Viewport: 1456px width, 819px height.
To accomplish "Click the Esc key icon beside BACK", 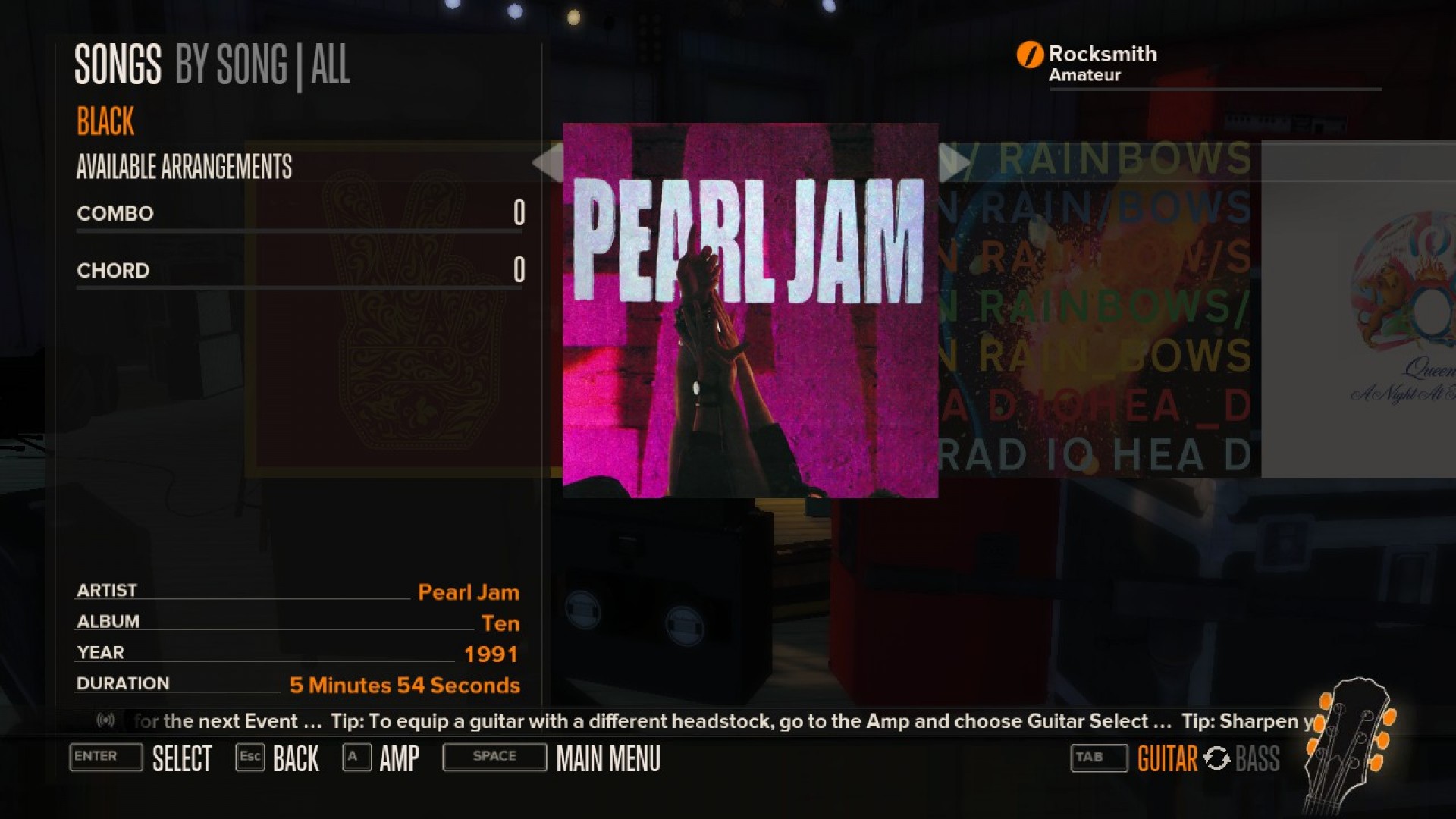I will (x=250, y=757).
